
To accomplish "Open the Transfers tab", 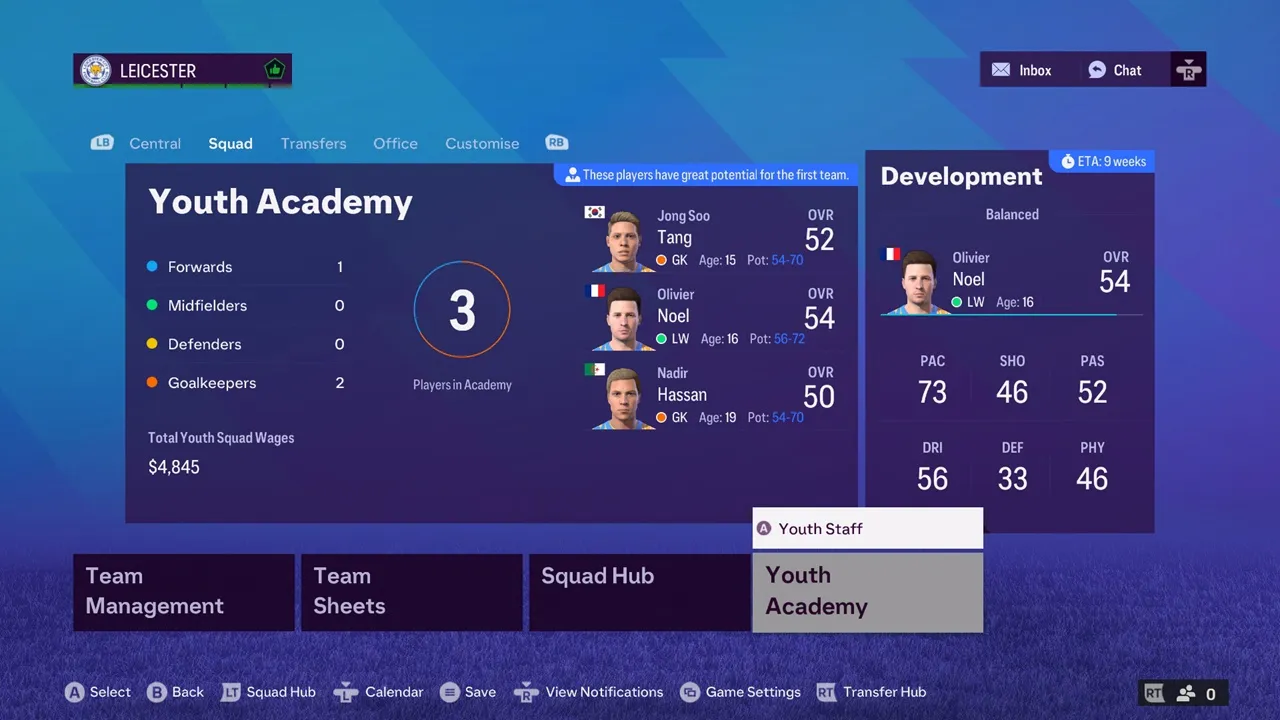I will click(313, 143).
